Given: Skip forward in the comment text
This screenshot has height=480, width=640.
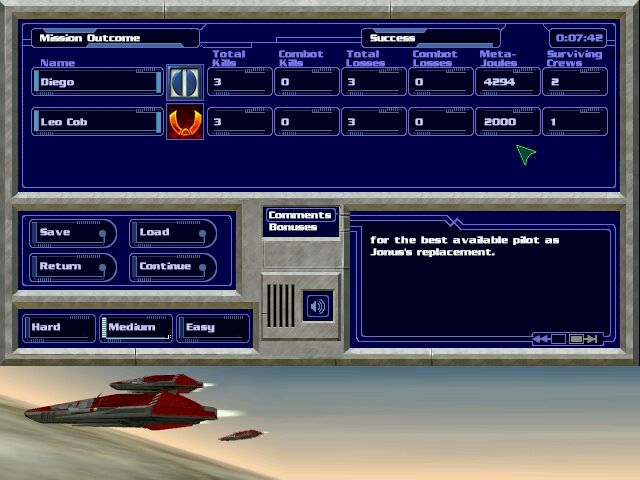Looking at the screenshot, I should (x=590, y=339).
